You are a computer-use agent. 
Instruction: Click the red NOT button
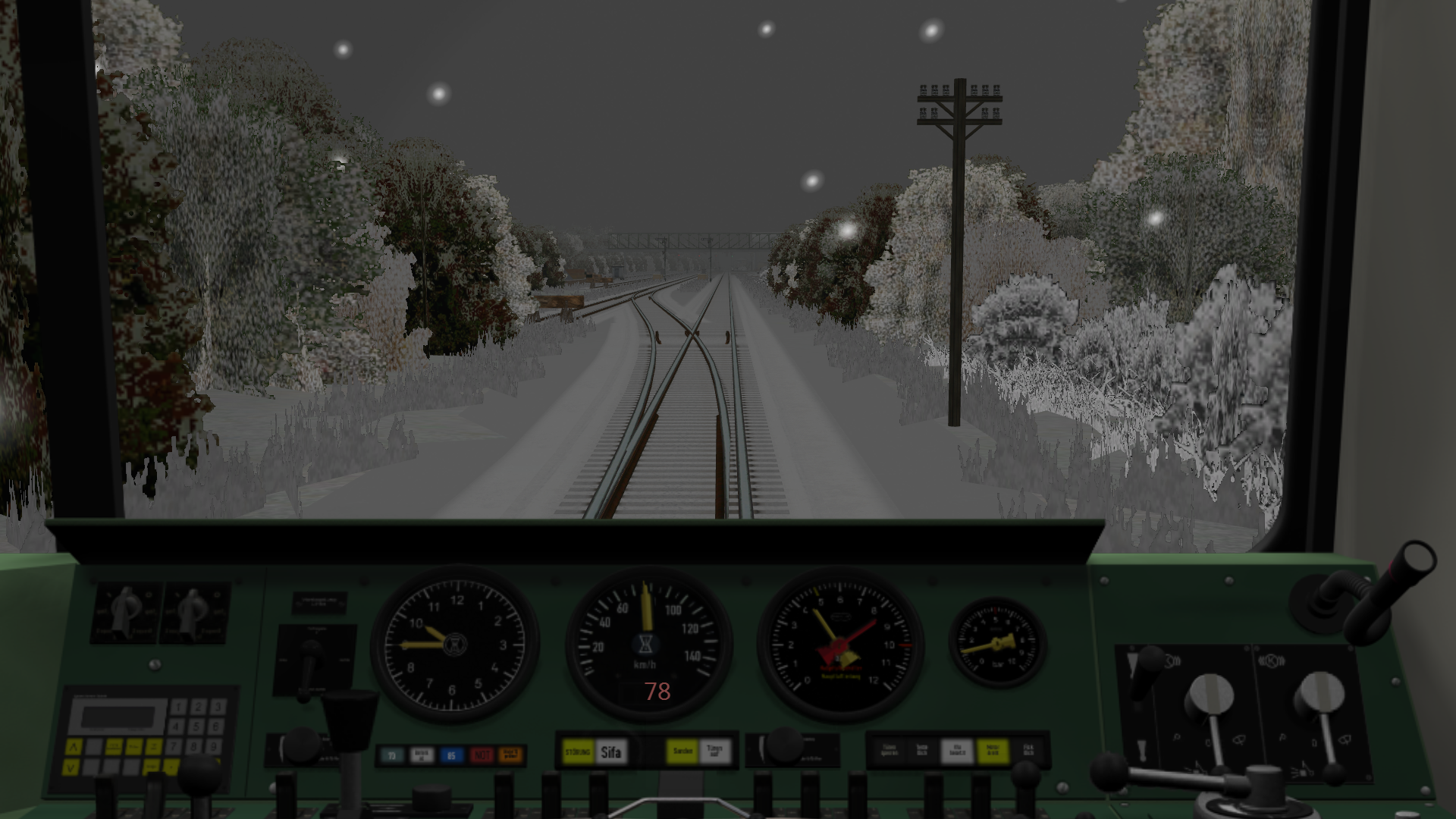482,755
